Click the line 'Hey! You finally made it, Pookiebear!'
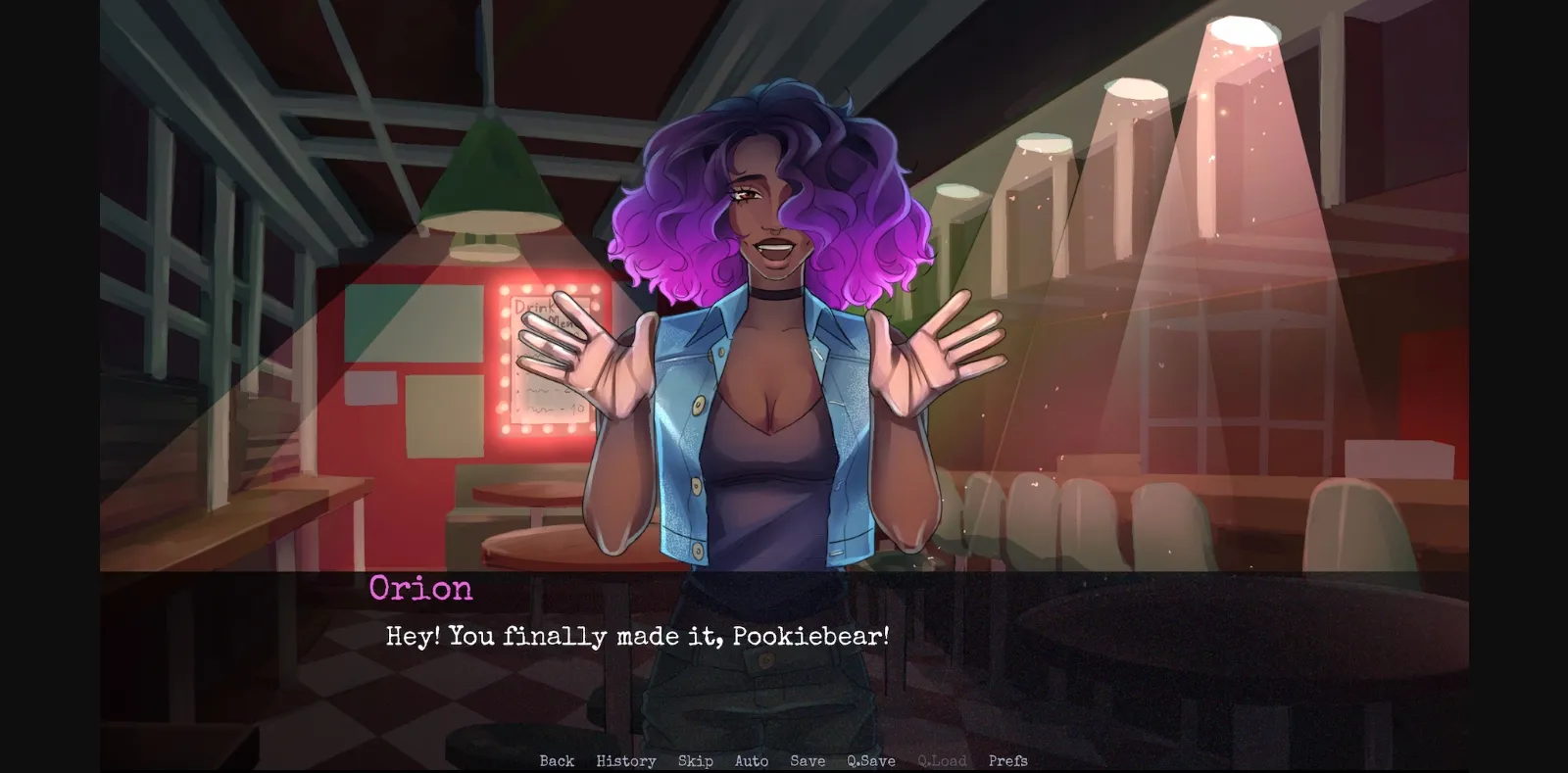This screenshot has width=1568, height=773. point(635,636)
